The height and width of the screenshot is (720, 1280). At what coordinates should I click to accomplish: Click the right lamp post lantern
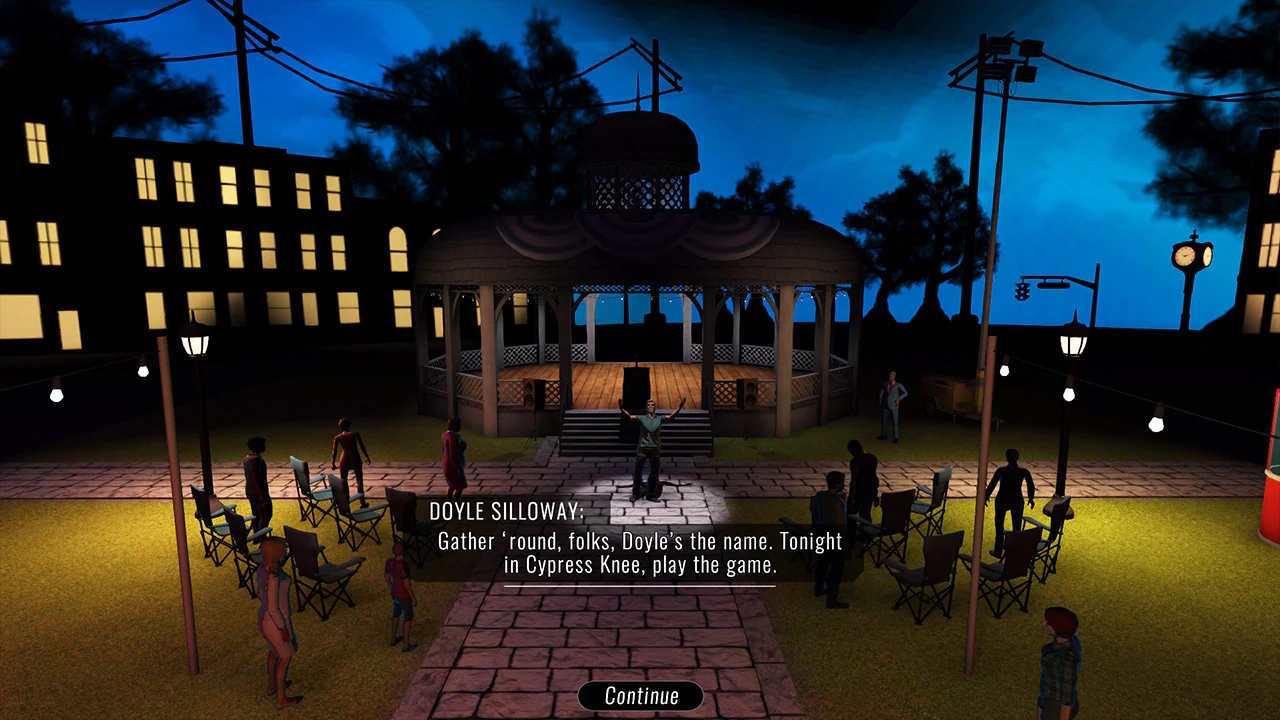point(1073,340)
